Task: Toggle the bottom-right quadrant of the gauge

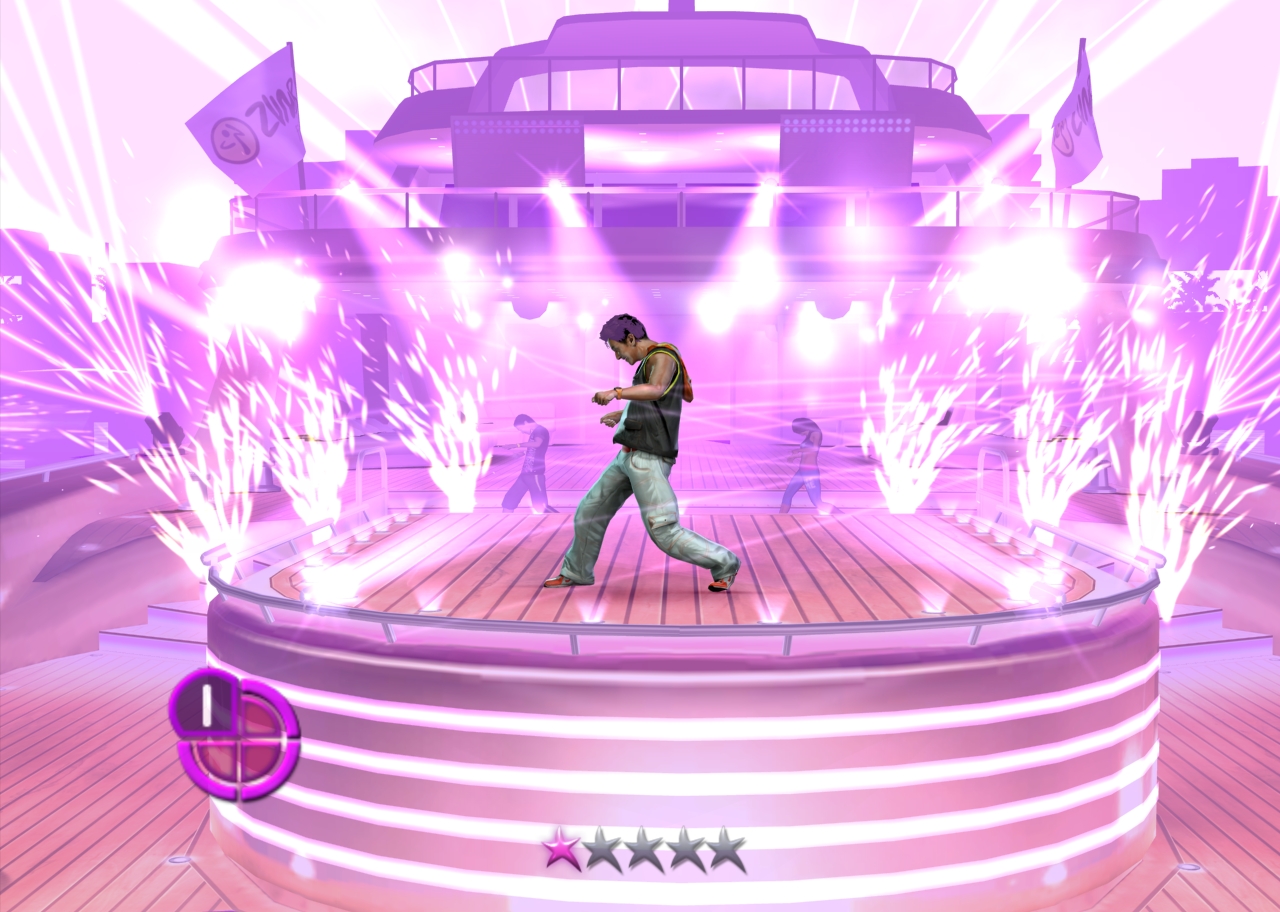Action: tap(258, 762)
